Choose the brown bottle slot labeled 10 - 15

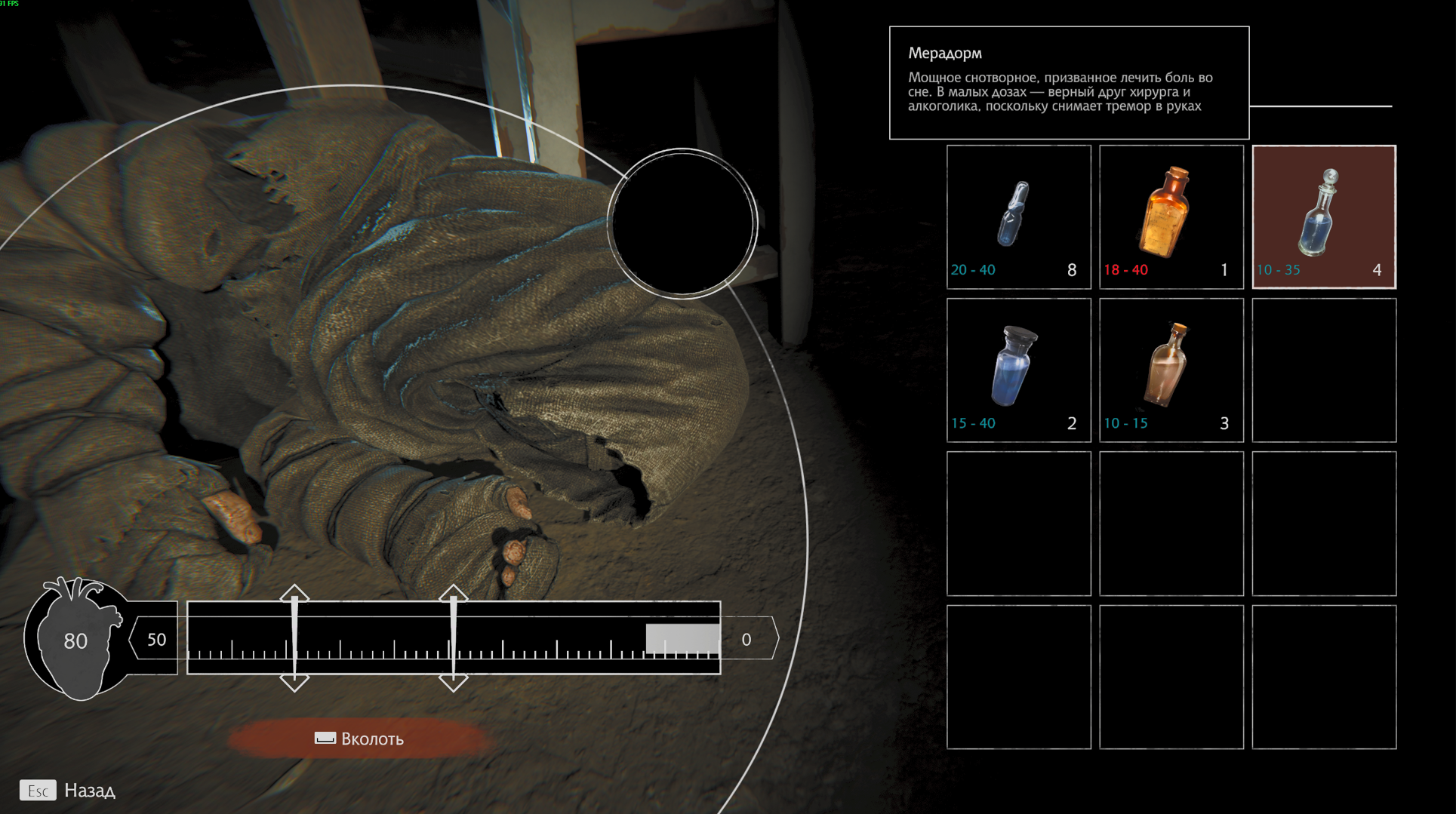pos(1171,370)
